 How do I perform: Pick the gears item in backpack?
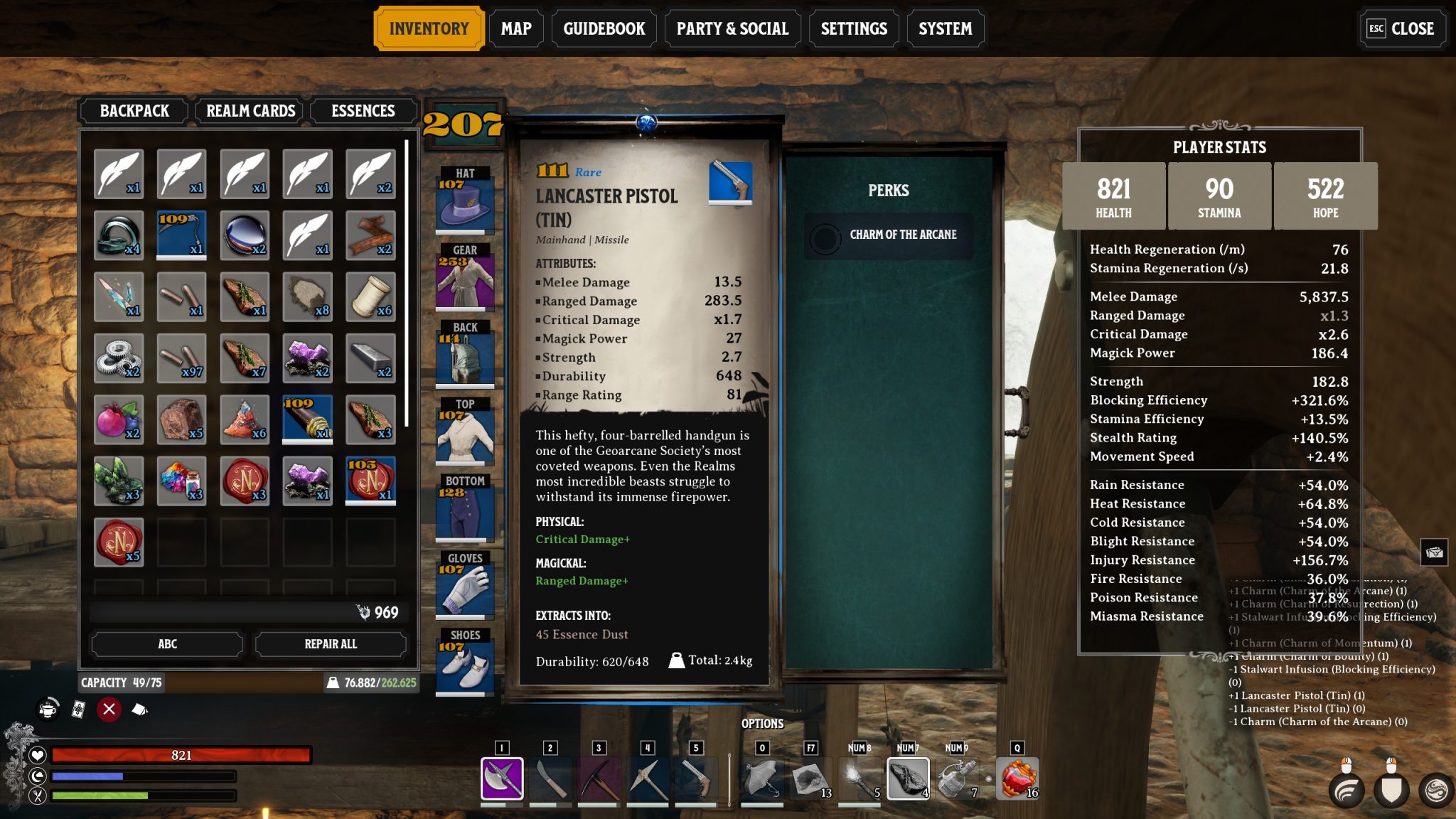point(119,358)
